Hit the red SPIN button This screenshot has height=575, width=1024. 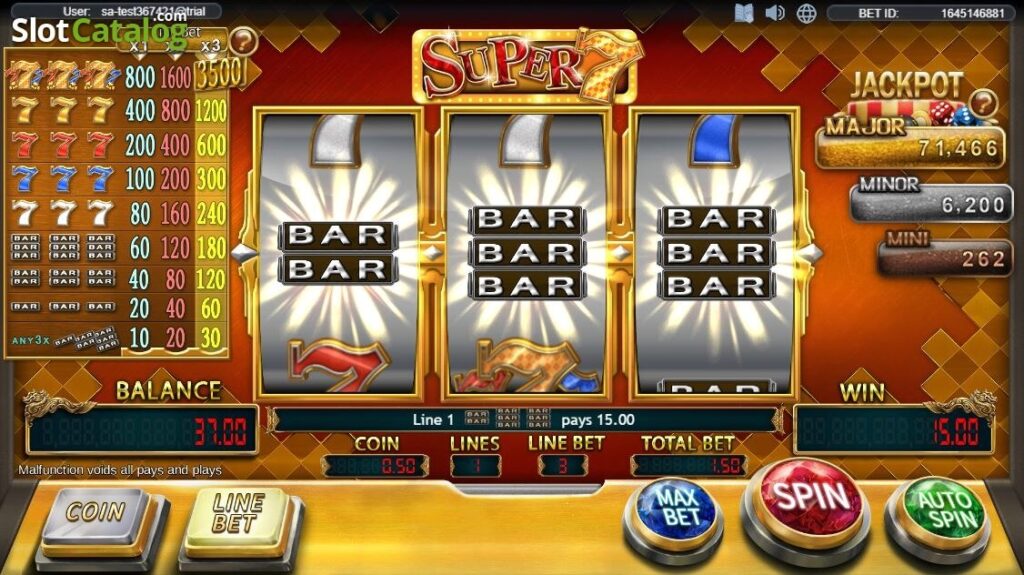click(x=810, y=497)
